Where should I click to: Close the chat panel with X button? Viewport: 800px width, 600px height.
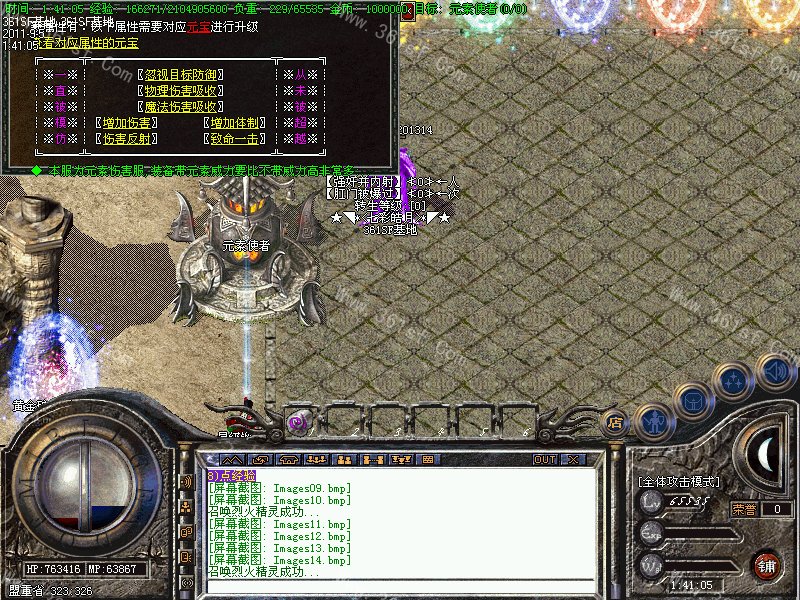572,460
